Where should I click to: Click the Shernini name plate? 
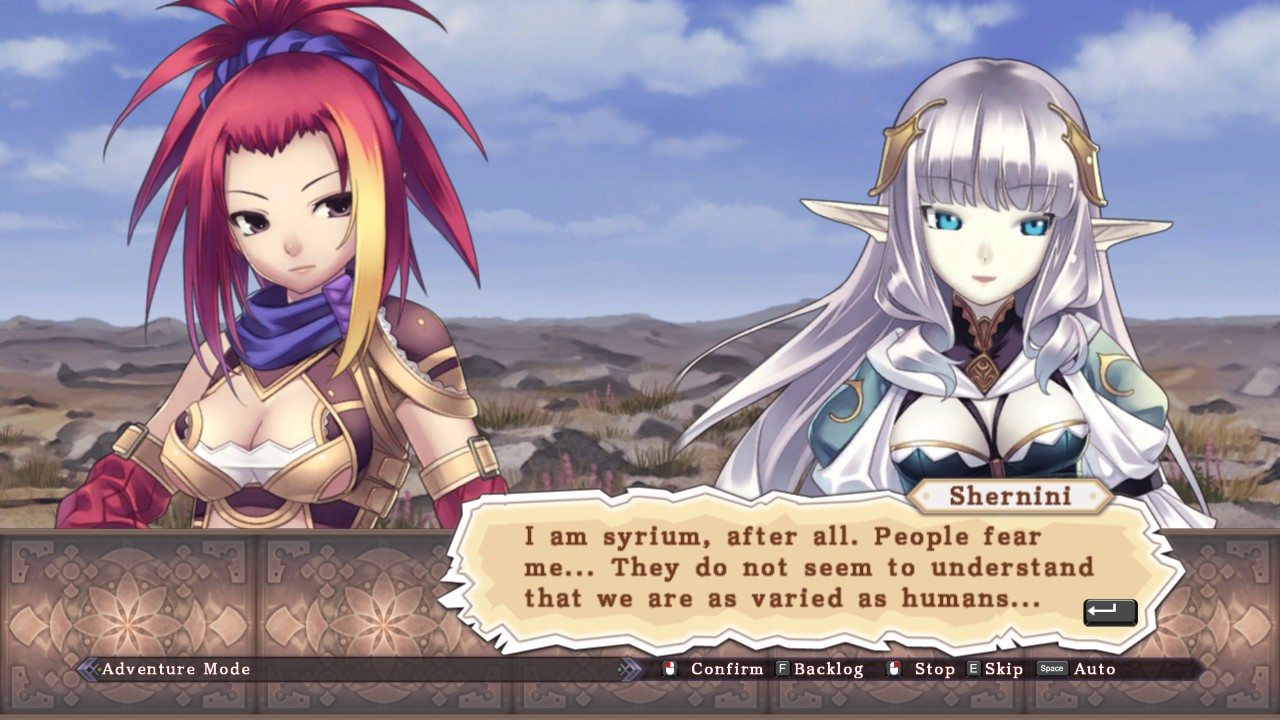(x=1010, y=496)
